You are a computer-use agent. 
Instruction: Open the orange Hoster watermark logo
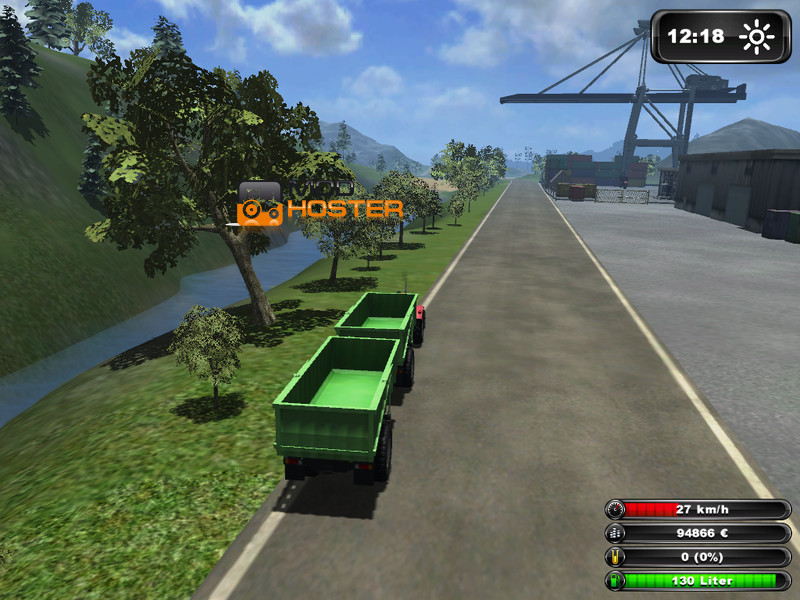[319, 205]
